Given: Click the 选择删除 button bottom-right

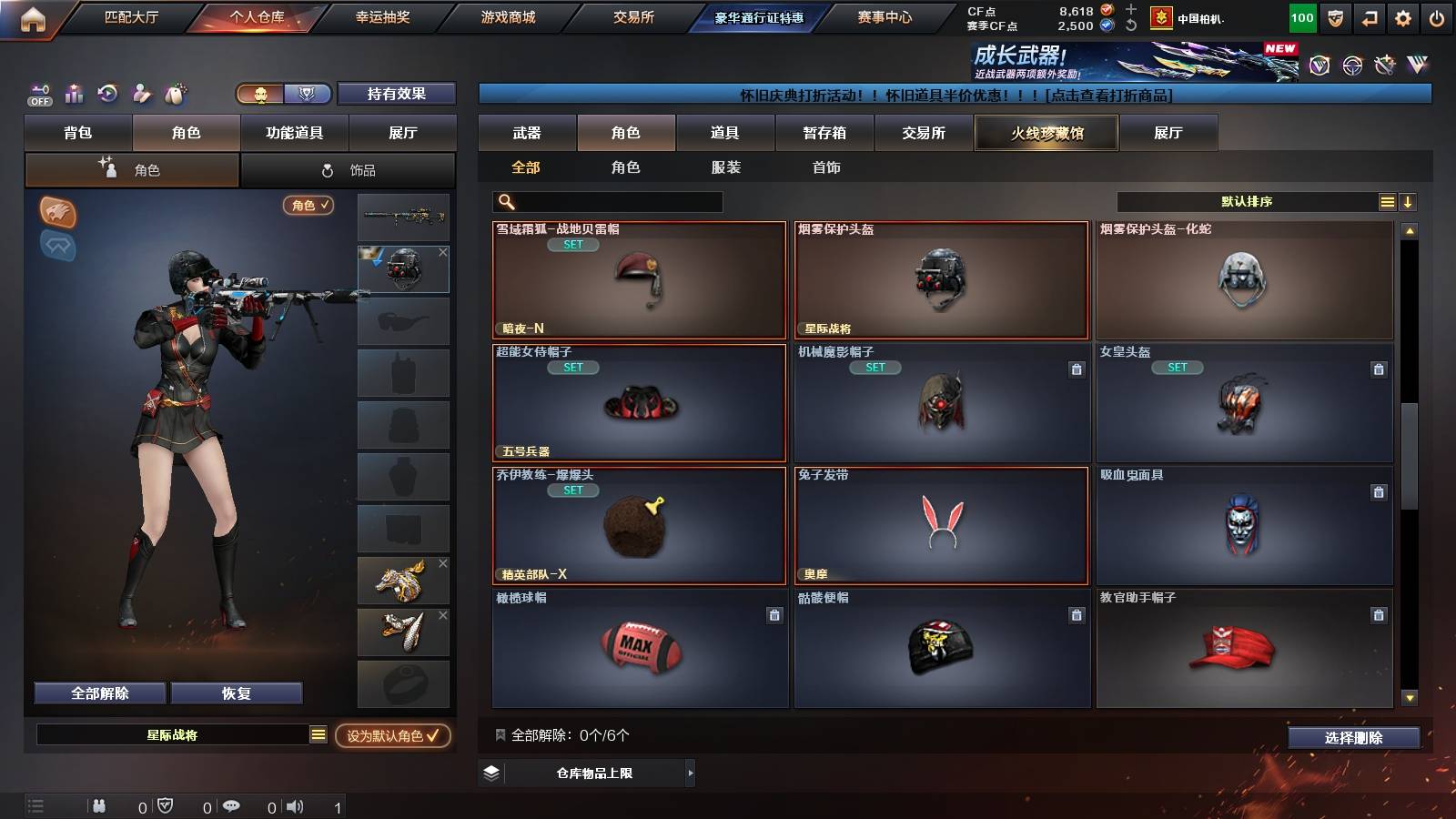Looking at the screenshot, I should (x=1354, y=738).
